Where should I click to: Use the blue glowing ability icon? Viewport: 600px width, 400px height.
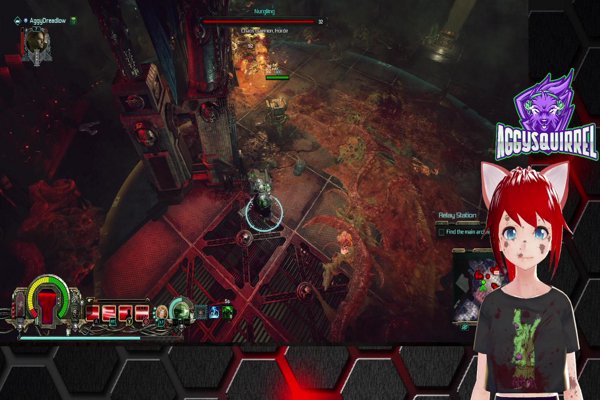214,312
